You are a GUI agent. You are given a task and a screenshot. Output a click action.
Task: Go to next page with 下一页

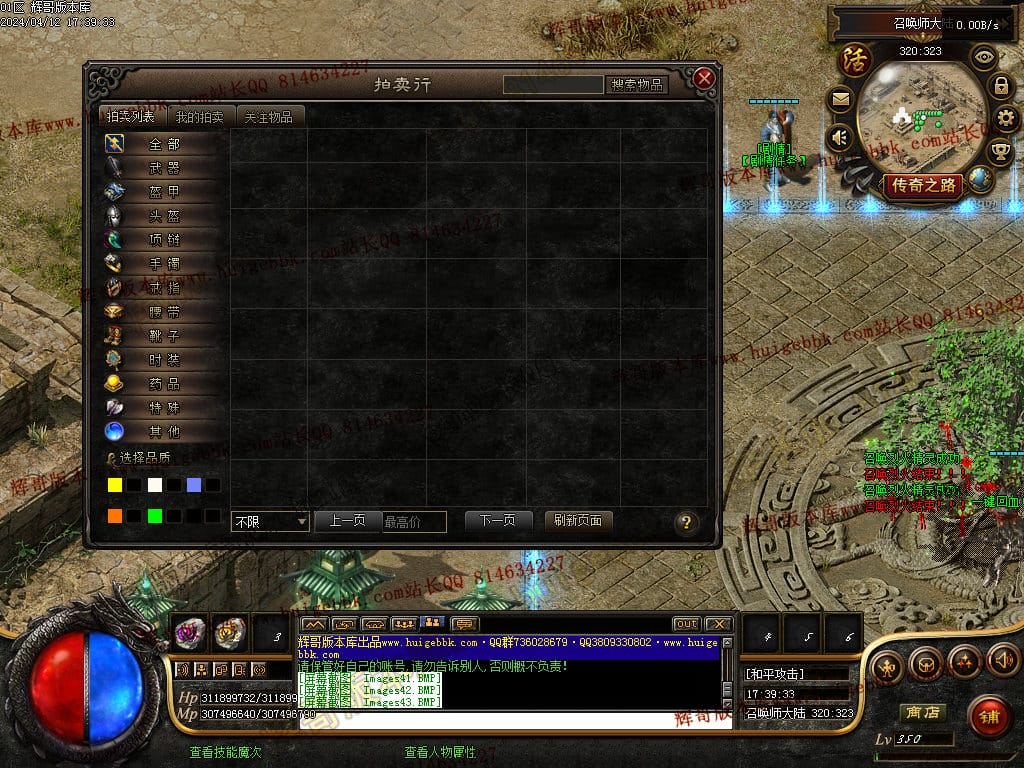click(x=497, y=521)
